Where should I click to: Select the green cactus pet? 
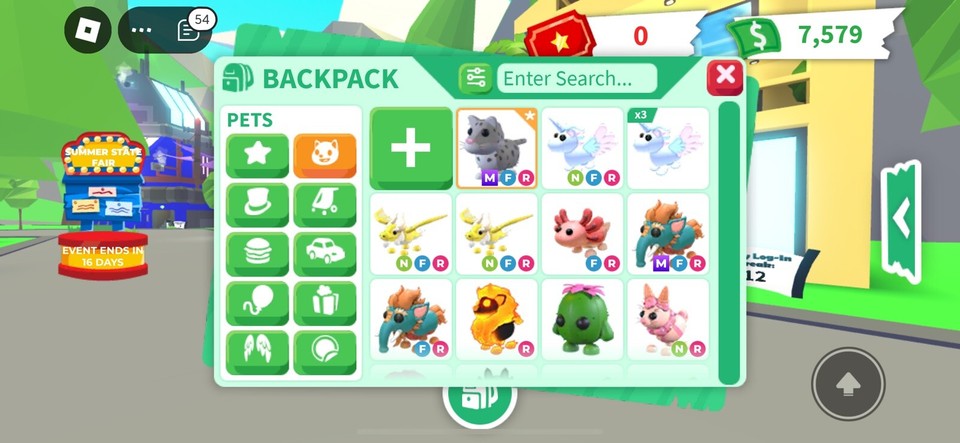(x=582, y=319)
